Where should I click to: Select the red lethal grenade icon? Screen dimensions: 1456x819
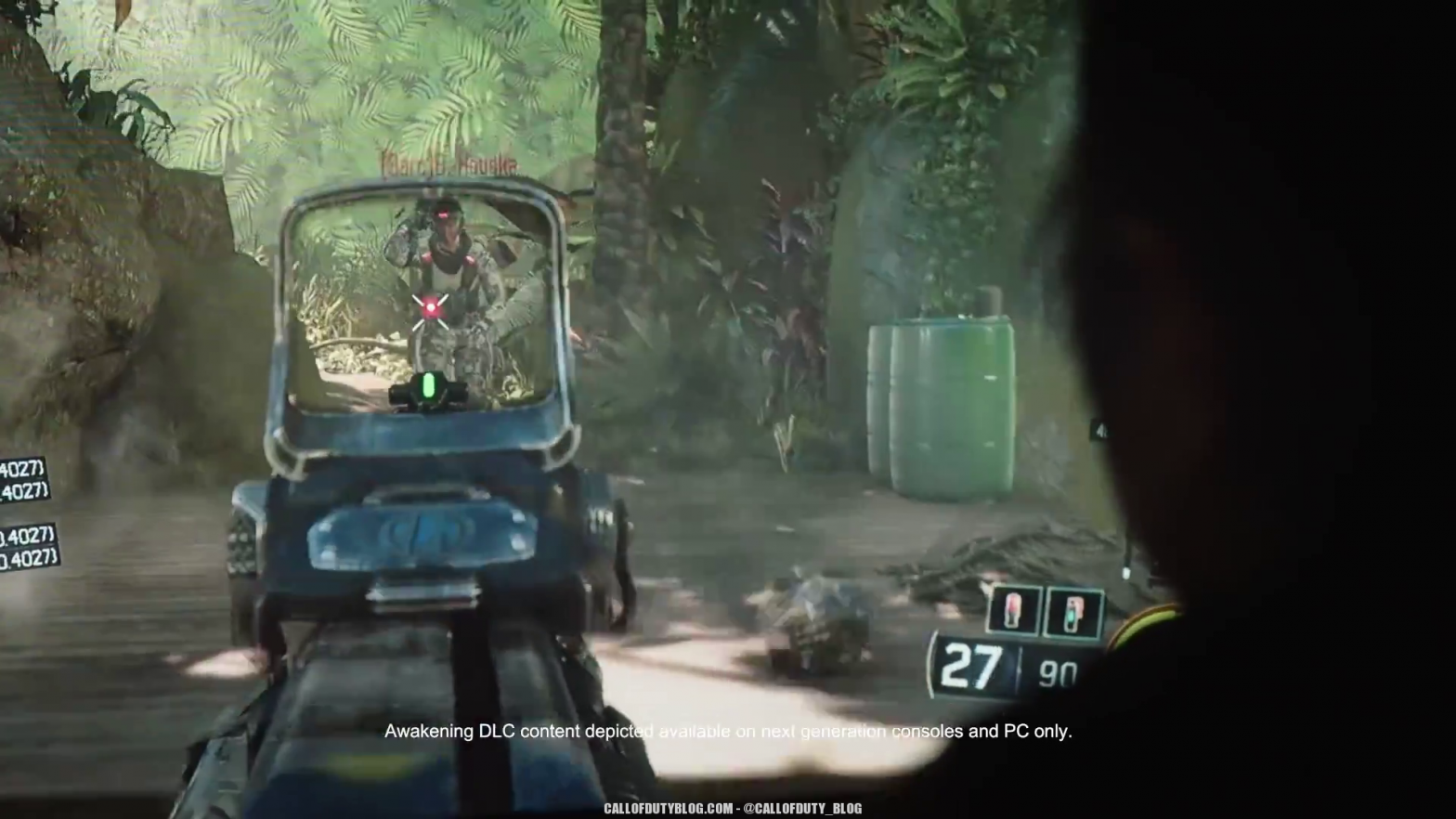point(1012,611)
